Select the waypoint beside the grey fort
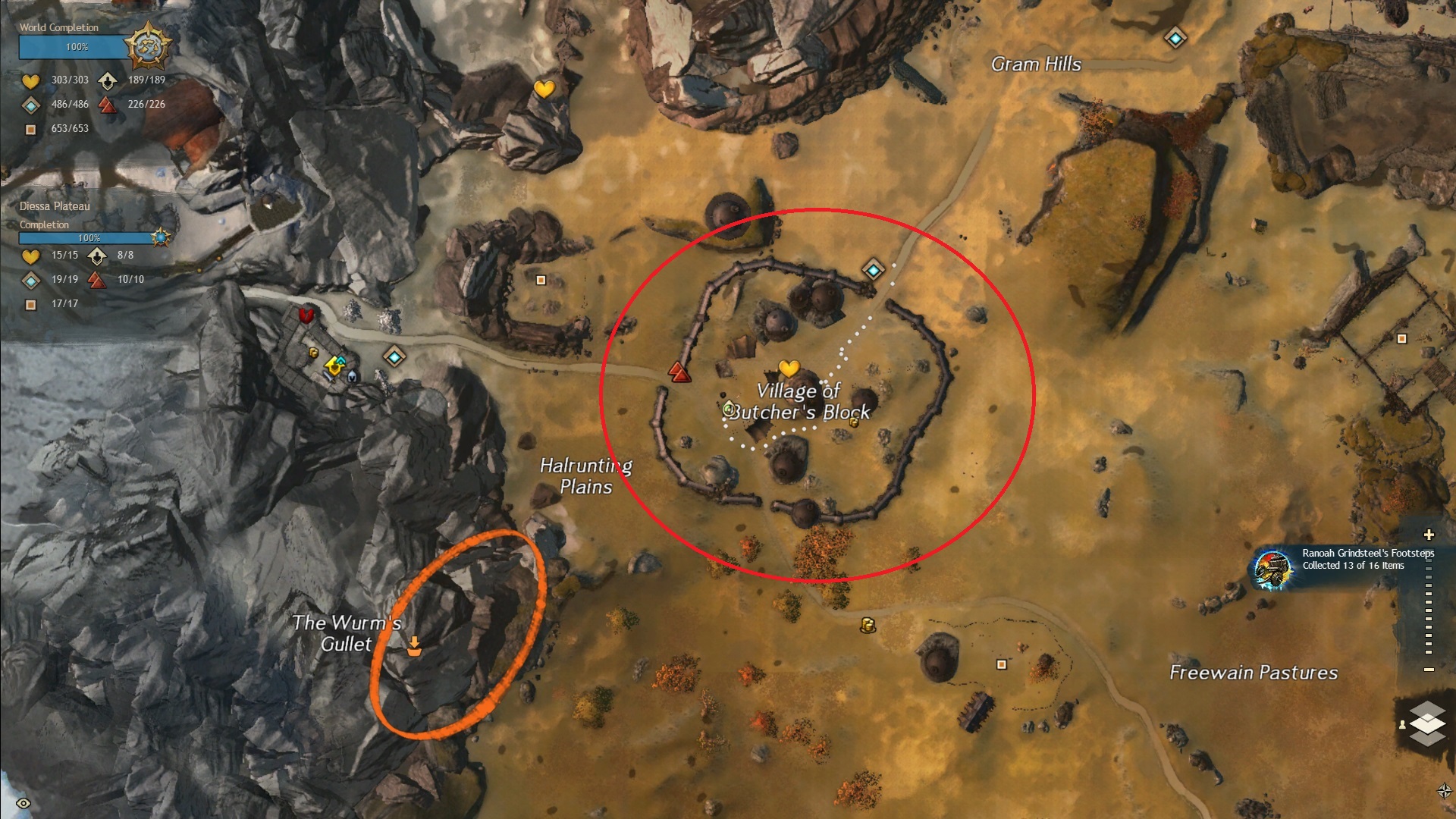This screenshot has height=819, width=1456. [394, 356]
